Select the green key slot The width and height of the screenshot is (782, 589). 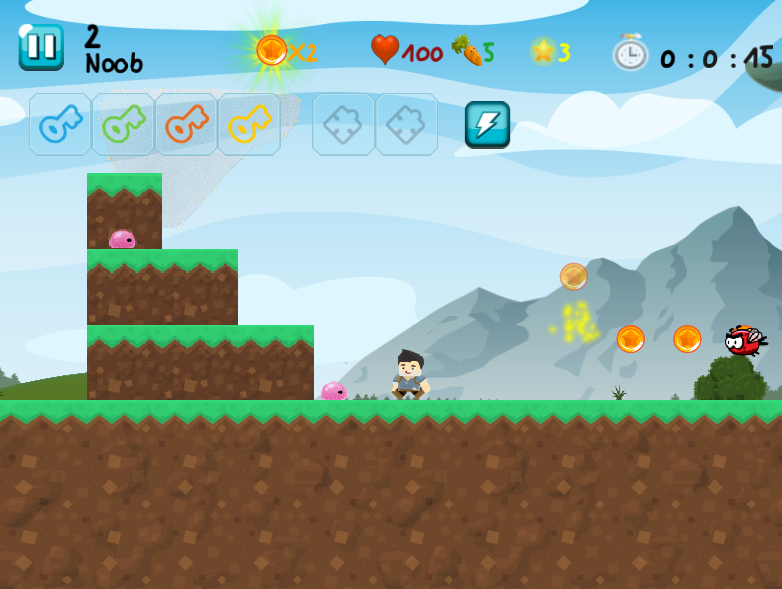[x=123, y=124]
